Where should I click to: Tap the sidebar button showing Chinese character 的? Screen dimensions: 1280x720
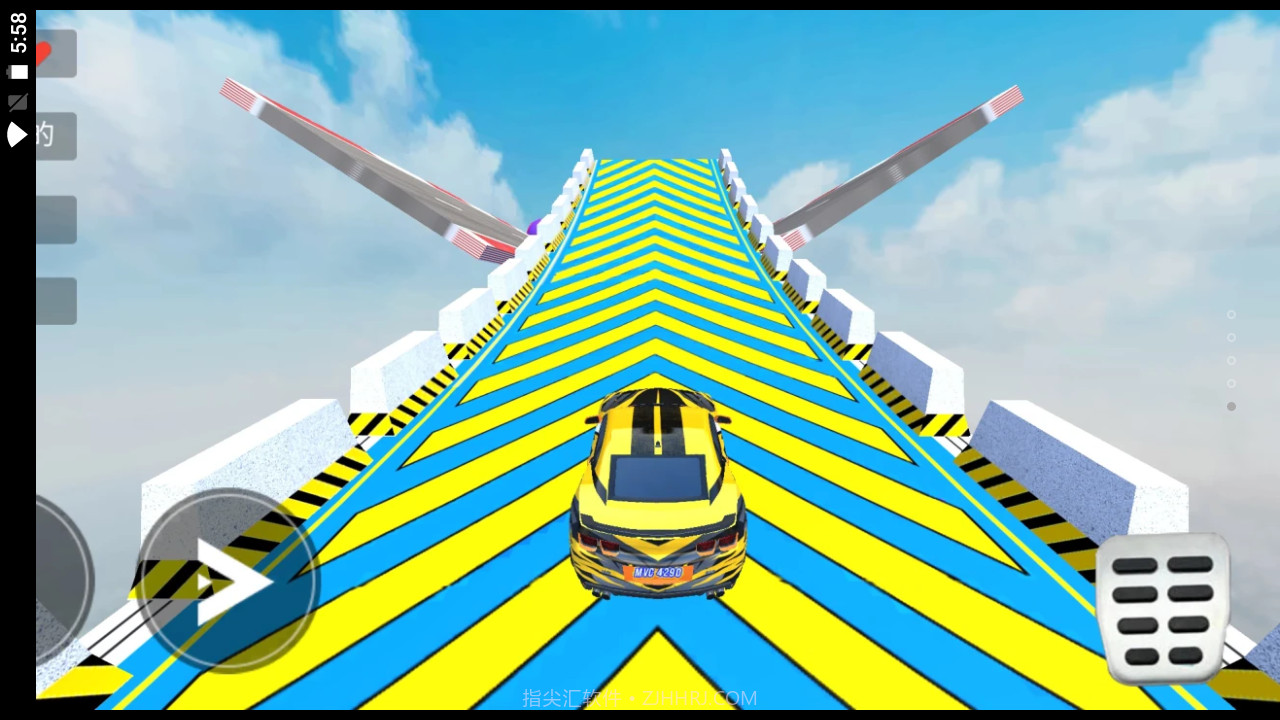55,135
